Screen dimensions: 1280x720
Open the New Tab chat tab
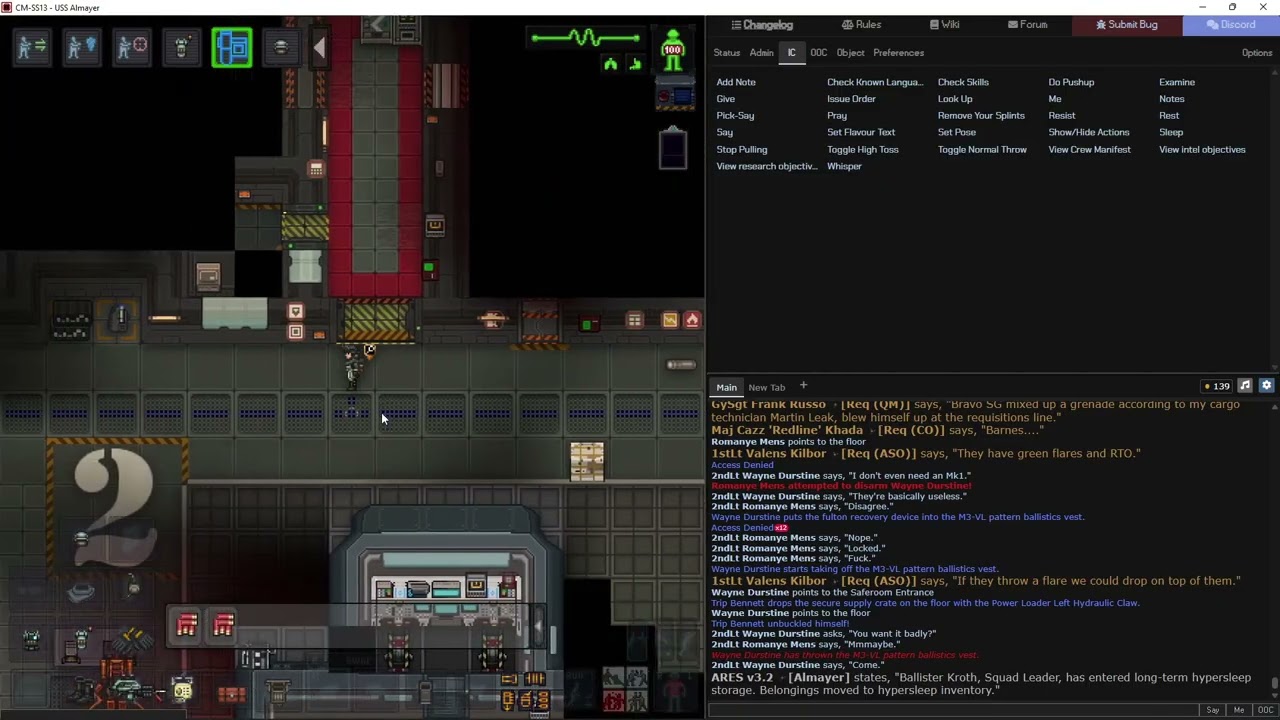767,387
